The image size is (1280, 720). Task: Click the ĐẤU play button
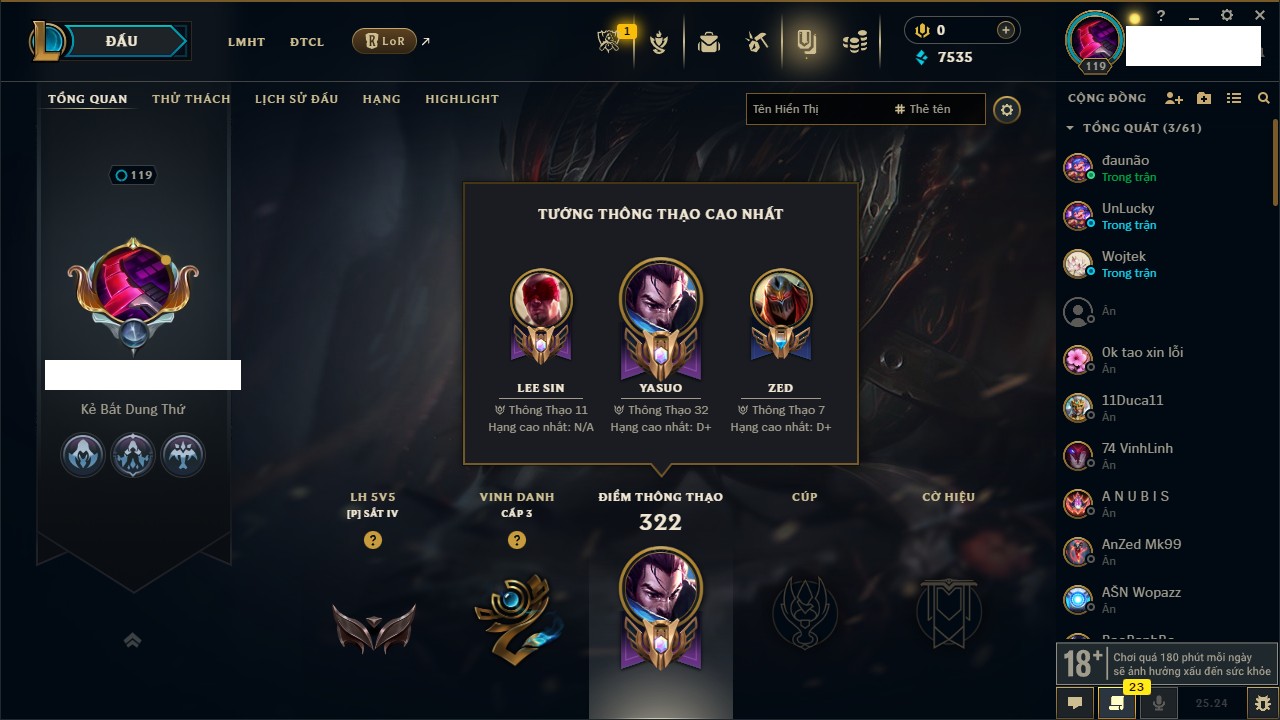click(121, 41)
